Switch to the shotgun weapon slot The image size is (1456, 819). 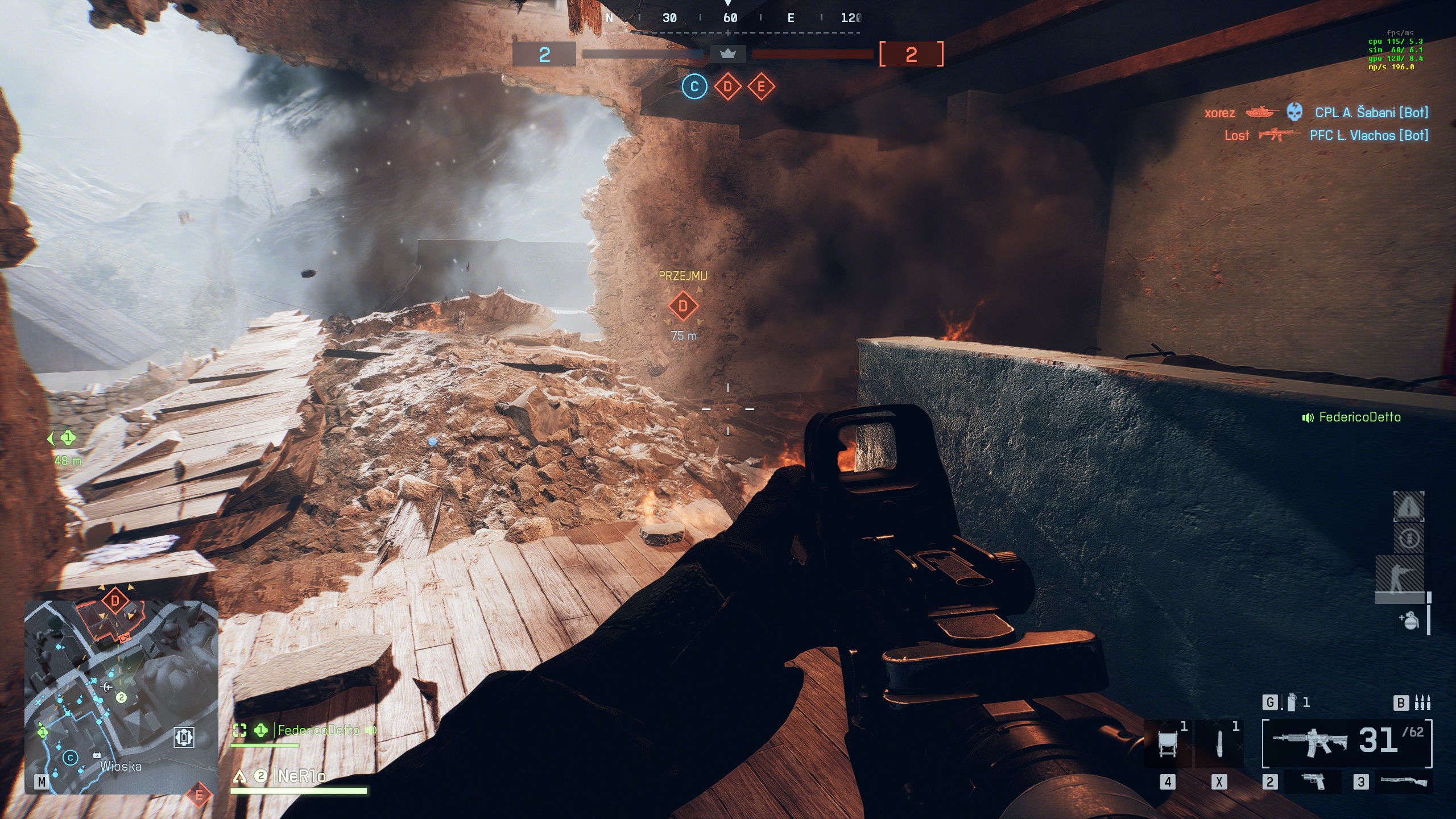point(1403,782)
